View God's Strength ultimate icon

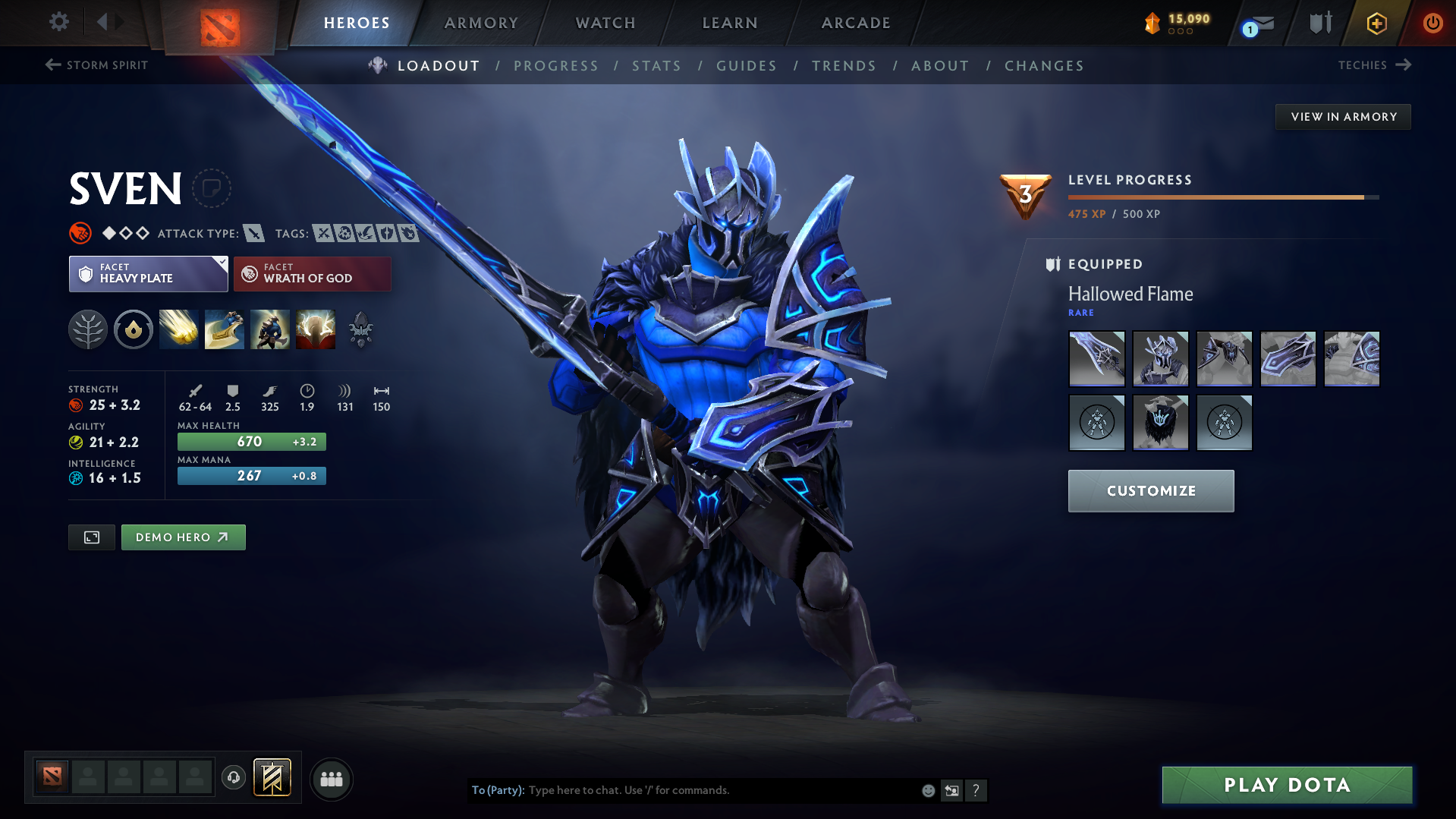(x=315, y=329)
